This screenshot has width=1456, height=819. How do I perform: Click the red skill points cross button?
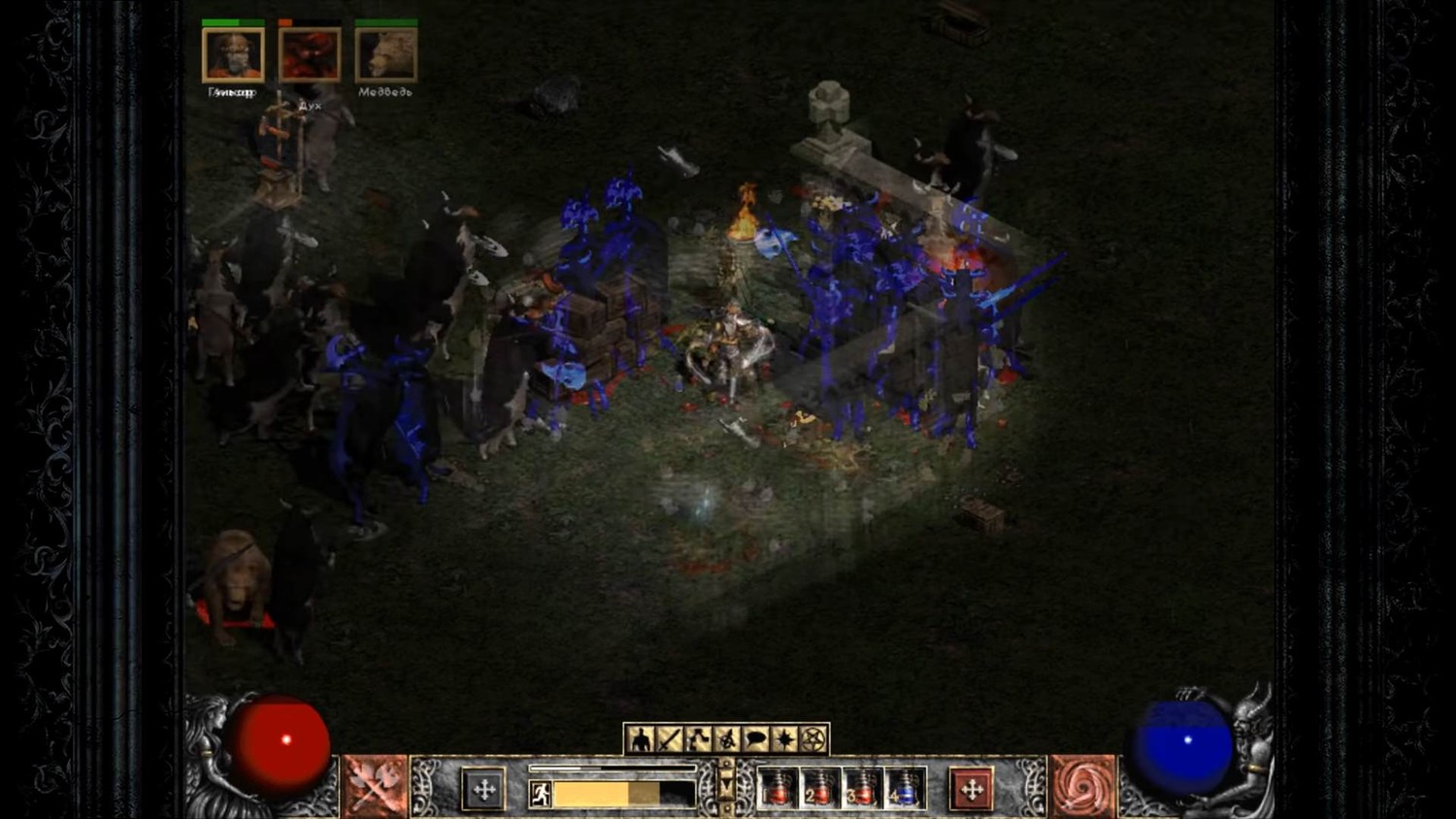click(x=972, y=789)
